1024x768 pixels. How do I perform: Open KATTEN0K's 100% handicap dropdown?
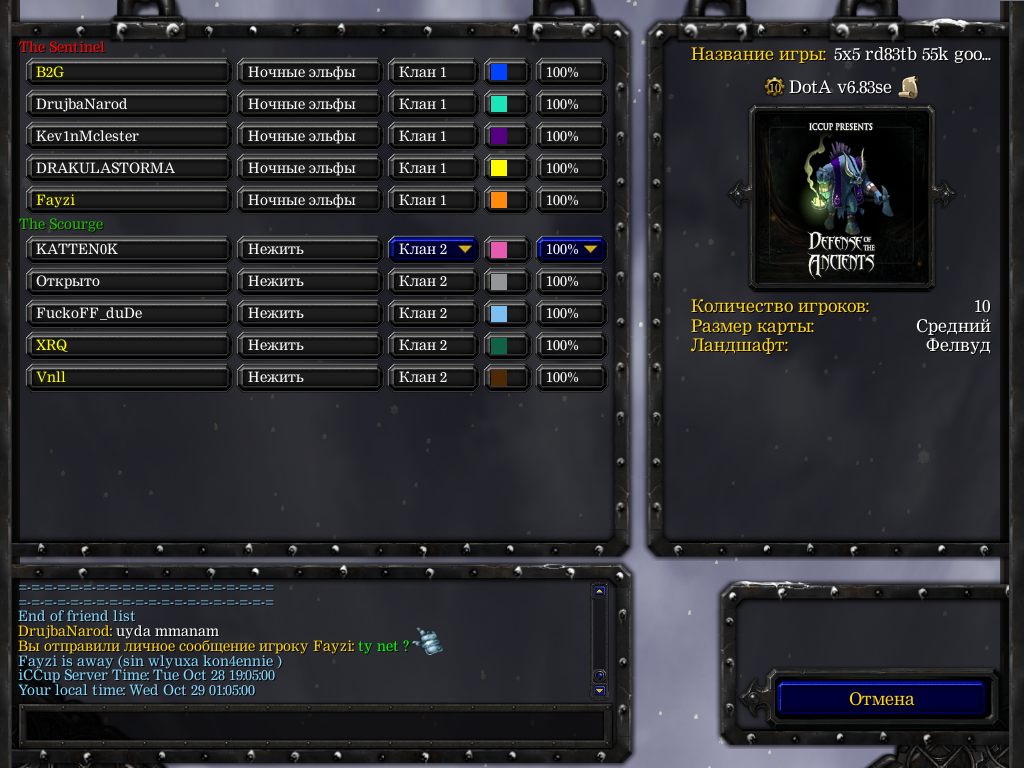pyautogui.click(x=572, y=249)
